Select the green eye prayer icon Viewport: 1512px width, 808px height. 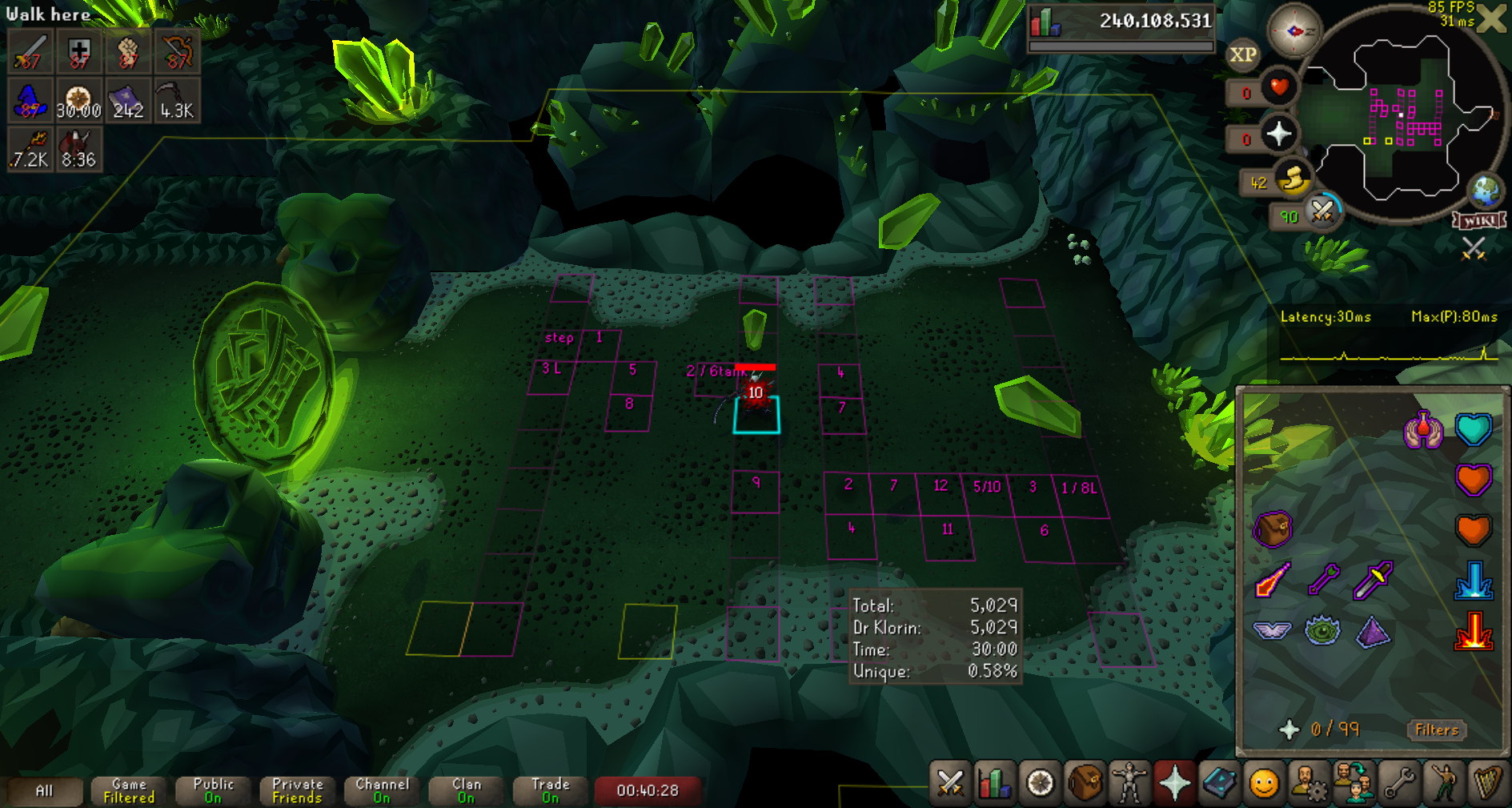click(1322, 631)
